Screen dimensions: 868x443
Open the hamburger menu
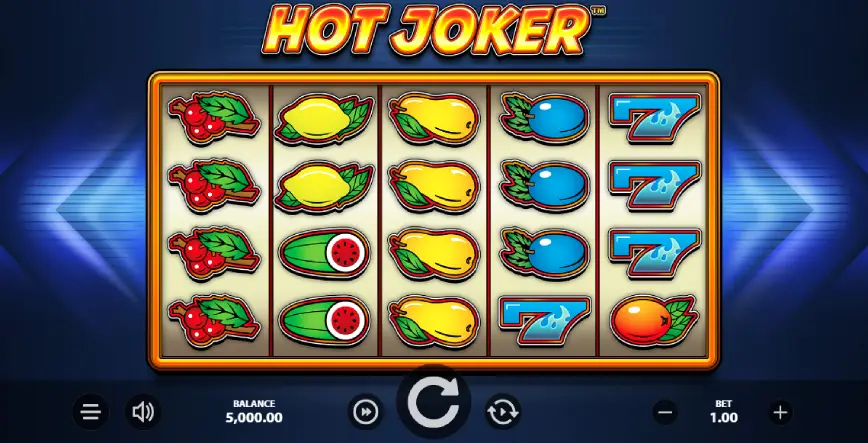(90, 411)
